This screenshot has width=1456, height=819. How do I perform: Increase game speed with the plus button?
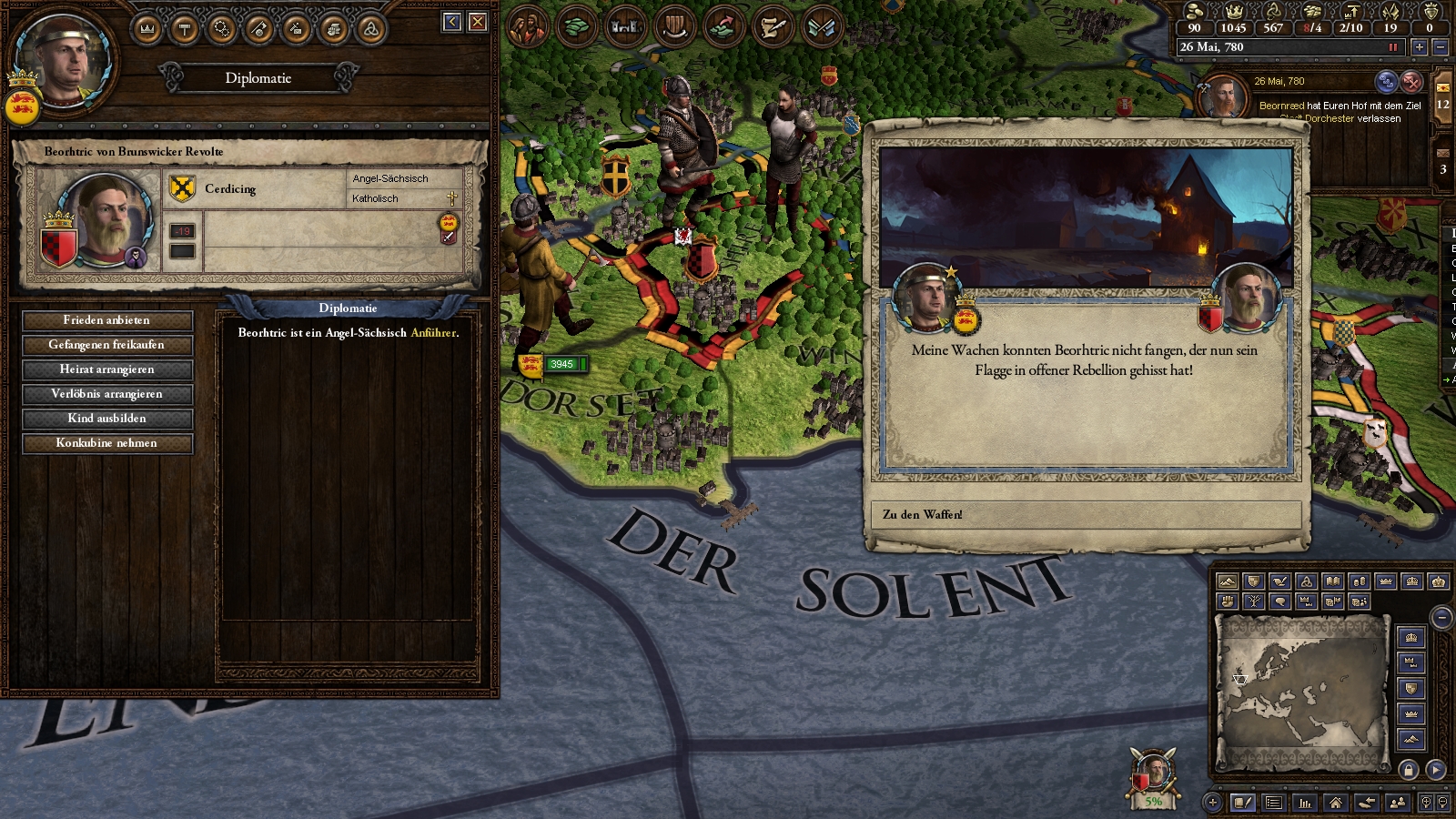(1419, 47)
